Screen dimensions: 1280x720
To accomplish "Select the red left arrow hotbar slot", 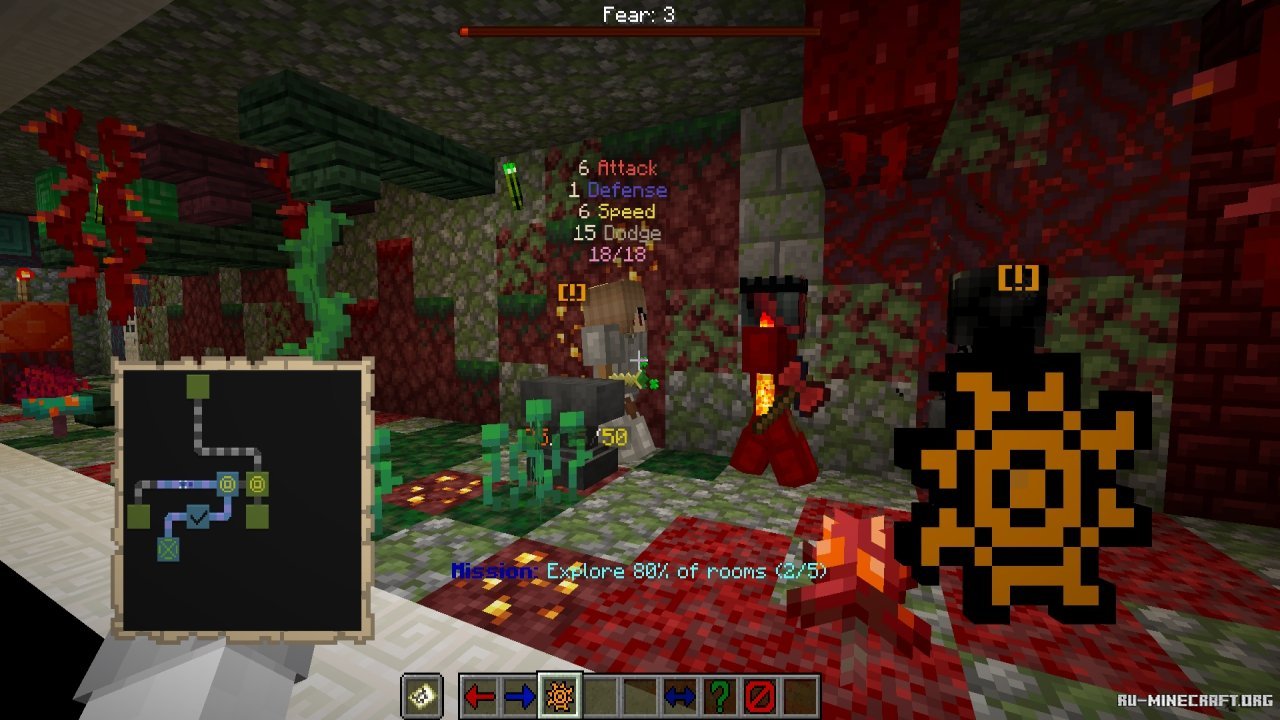I will [x=480, y=696].
